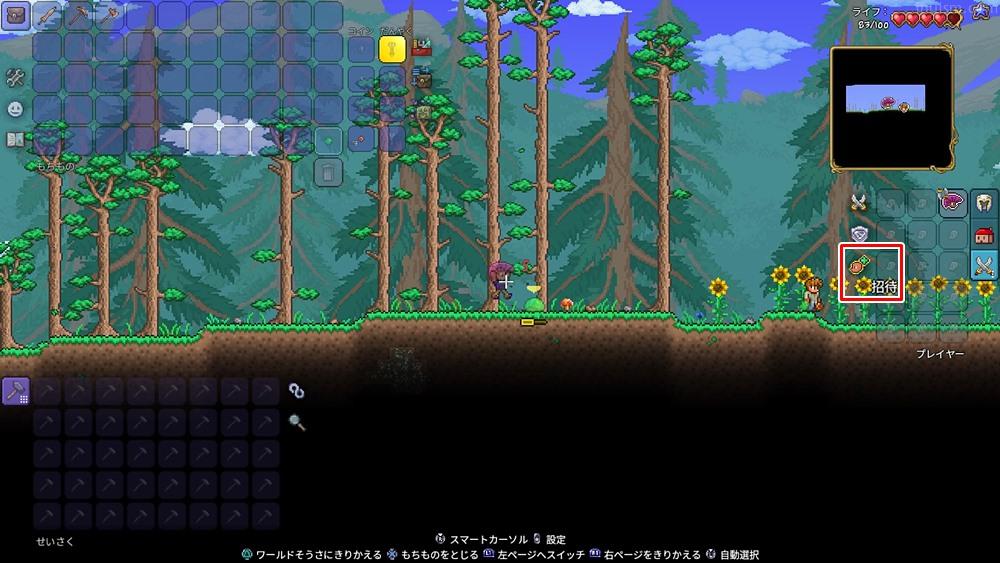Select the pickaxe hotbar slot
Image resolution: width=1000 pixels, height=563 pixels.
tap(78, 15)
